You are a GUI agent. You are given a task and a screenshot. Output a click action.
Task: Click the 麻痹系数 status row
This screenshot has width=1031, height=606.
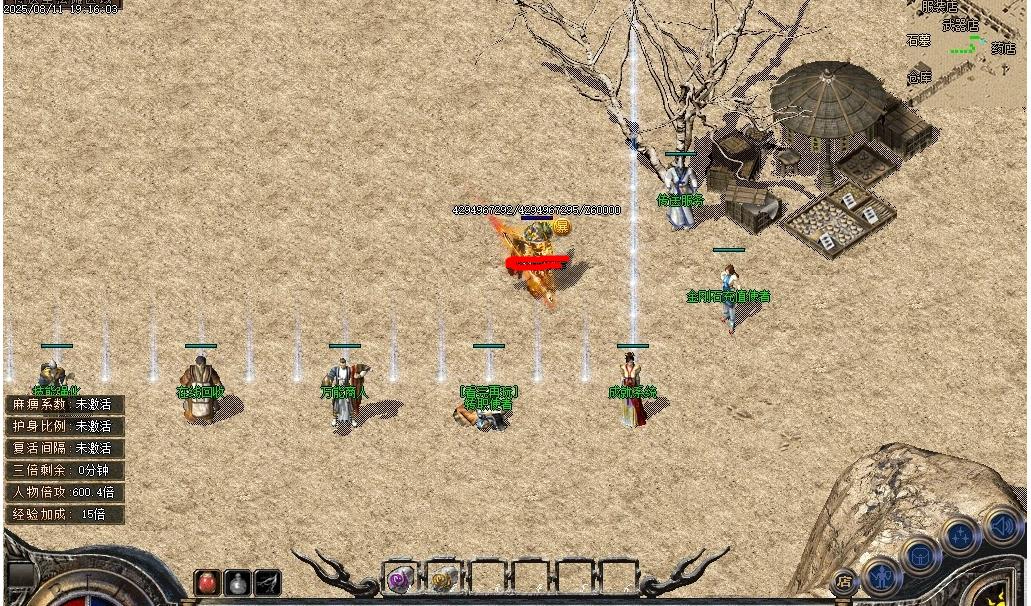[64, 405]
